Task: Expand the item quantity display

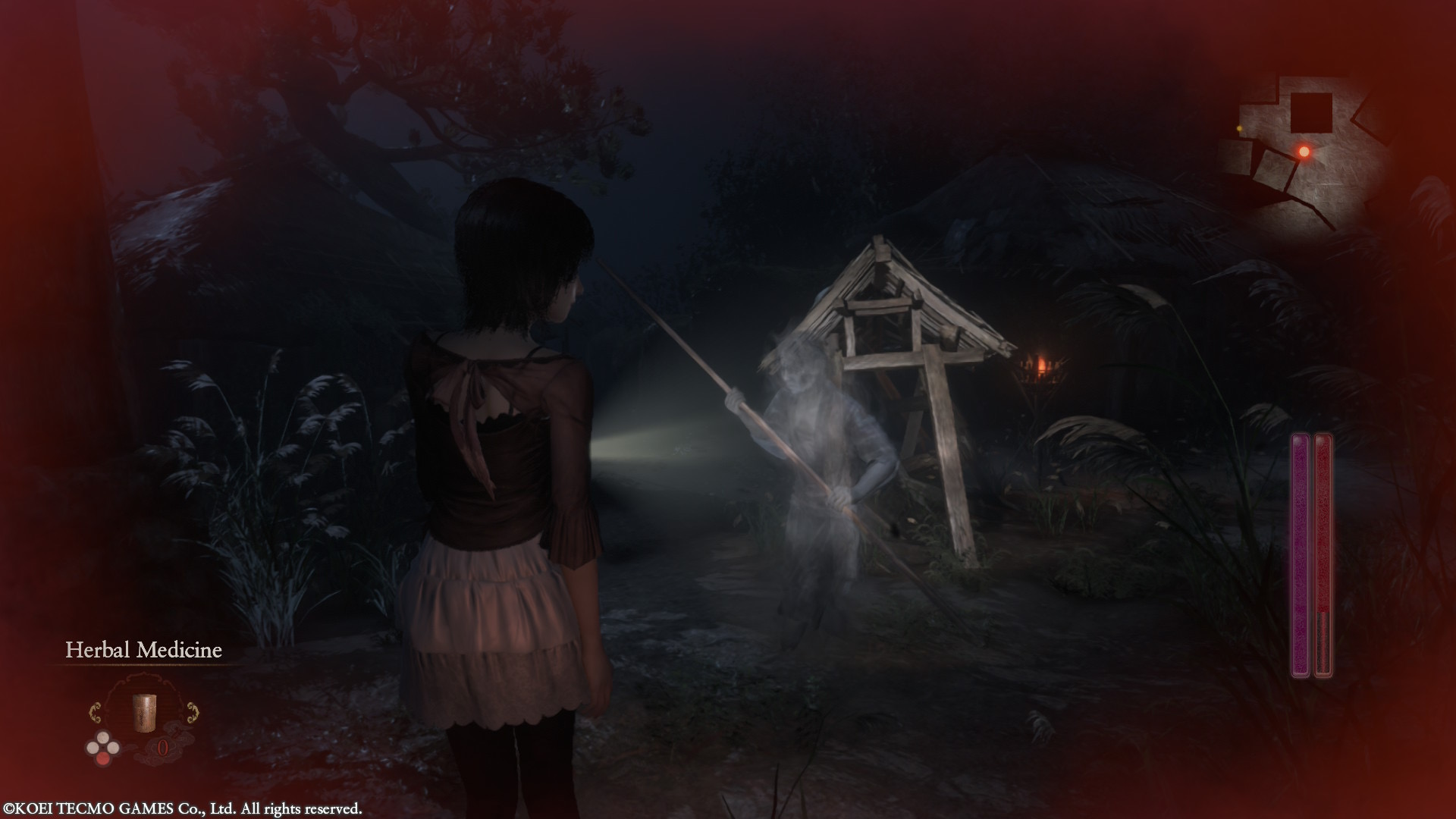Action: pyautogui.click(x=162, y=747)
